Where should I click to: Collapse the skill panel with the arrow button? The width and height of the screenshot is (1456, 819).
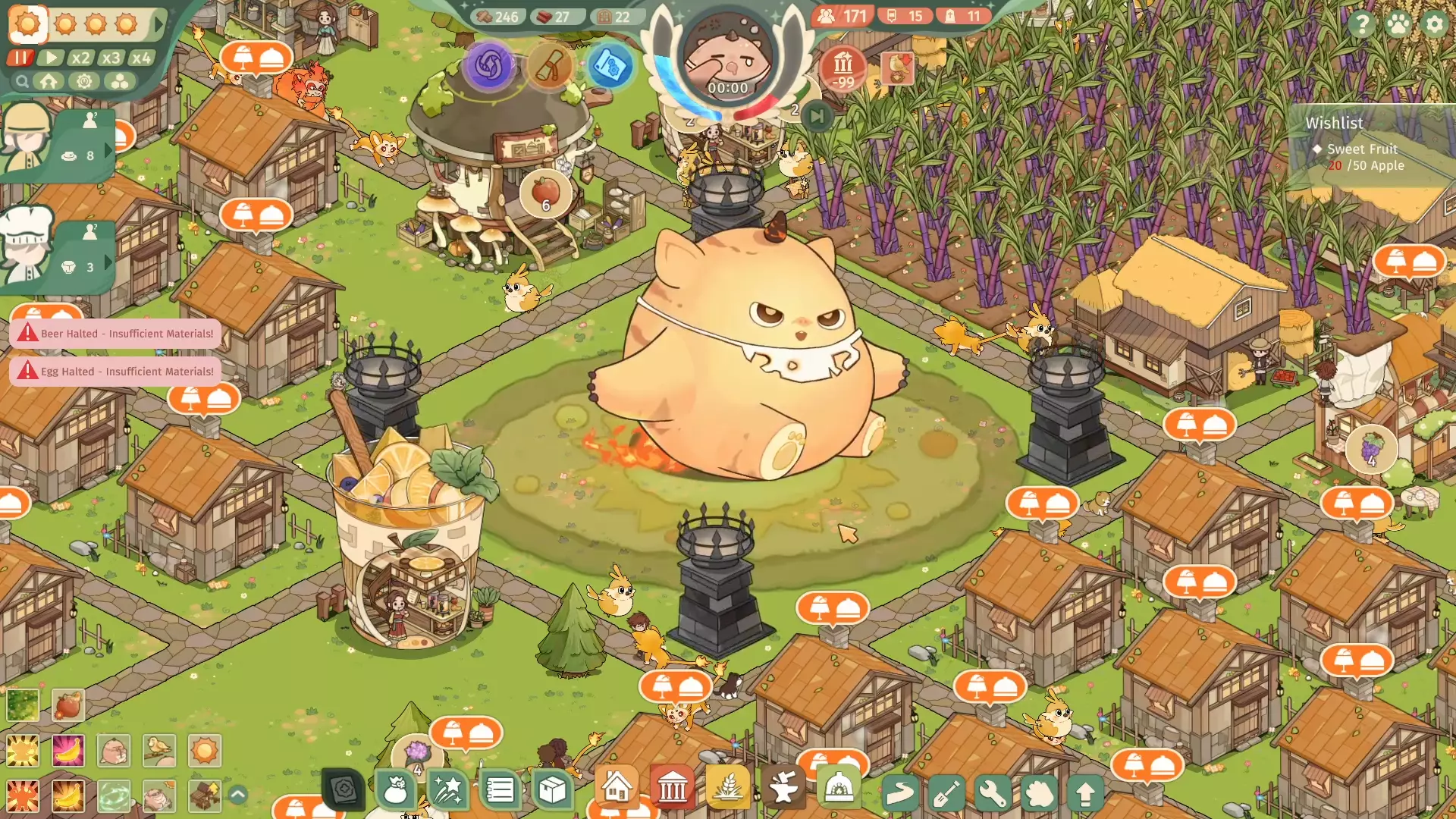click(237, 795)
